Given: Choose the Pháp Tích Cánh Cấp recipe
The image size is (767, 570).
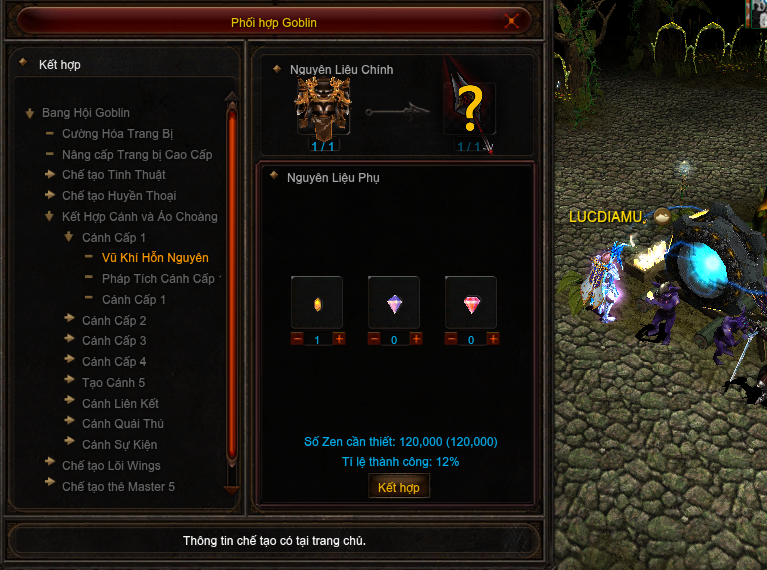Looking at the screenshot, I should (158, 279).
